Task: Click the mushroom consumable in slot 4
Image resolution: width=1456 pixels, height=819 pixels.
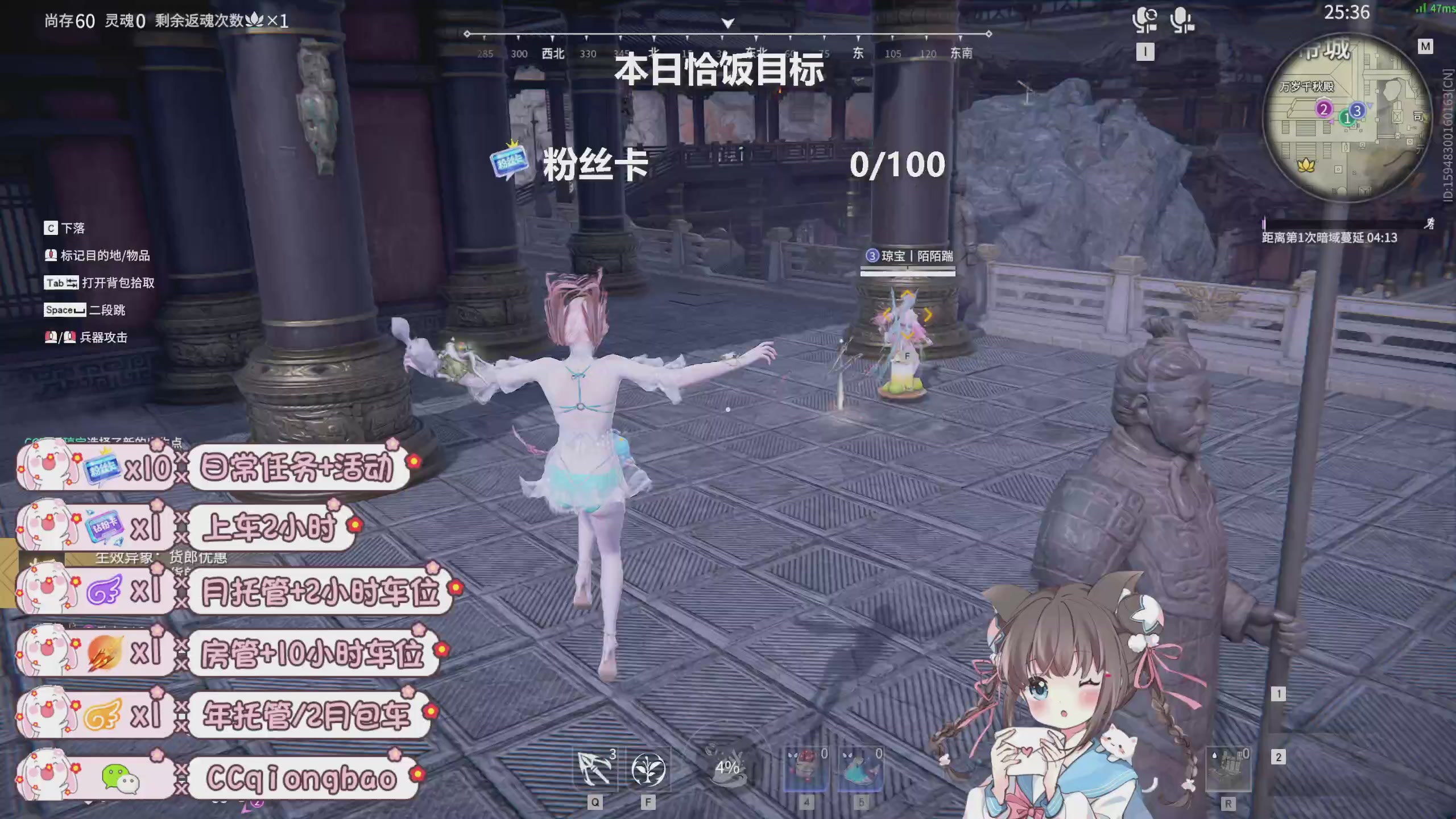Action: (x=806, y=768)
